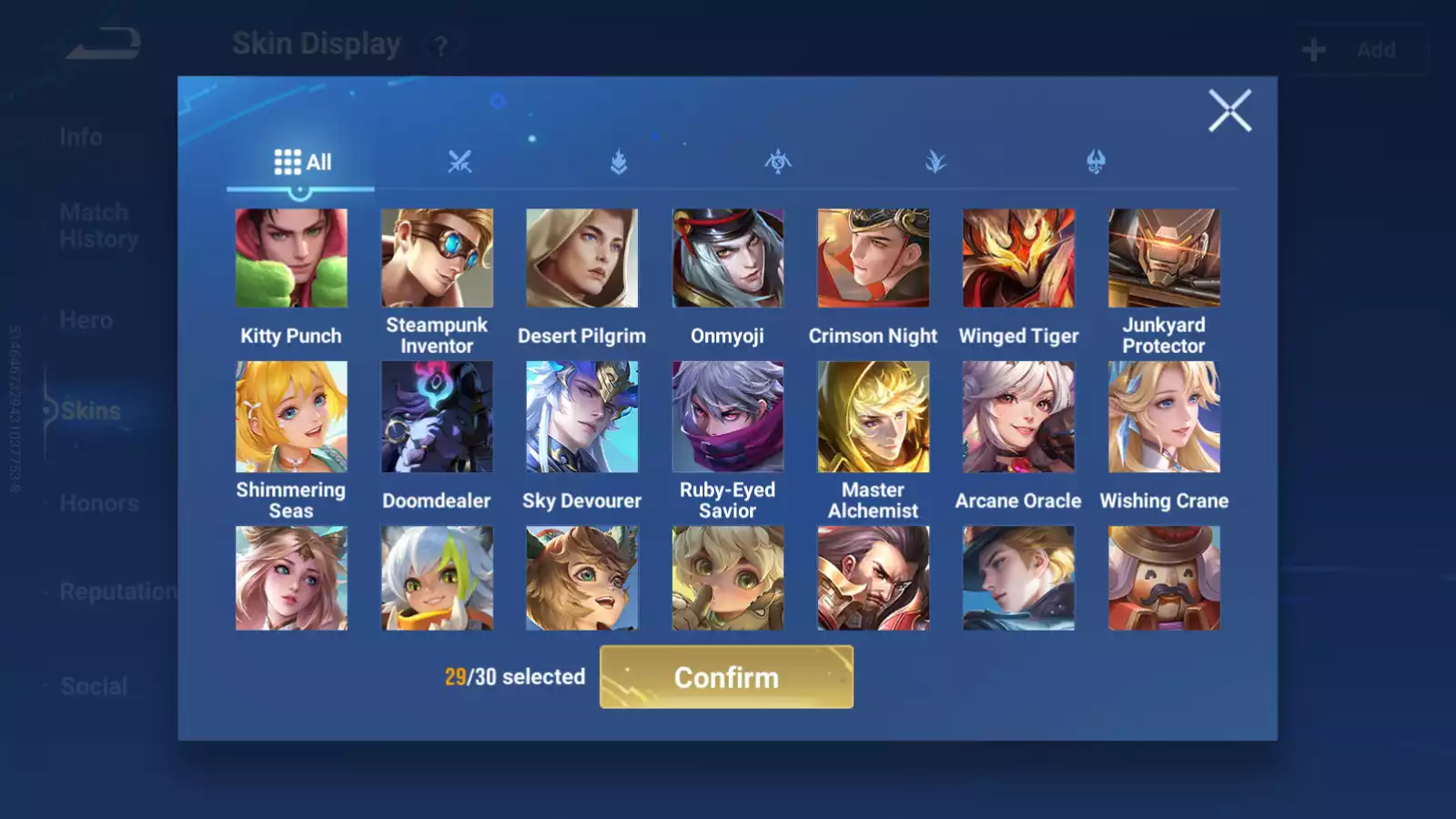
Task: Confirm the skin selection
Action: click(x=726, y=677)
